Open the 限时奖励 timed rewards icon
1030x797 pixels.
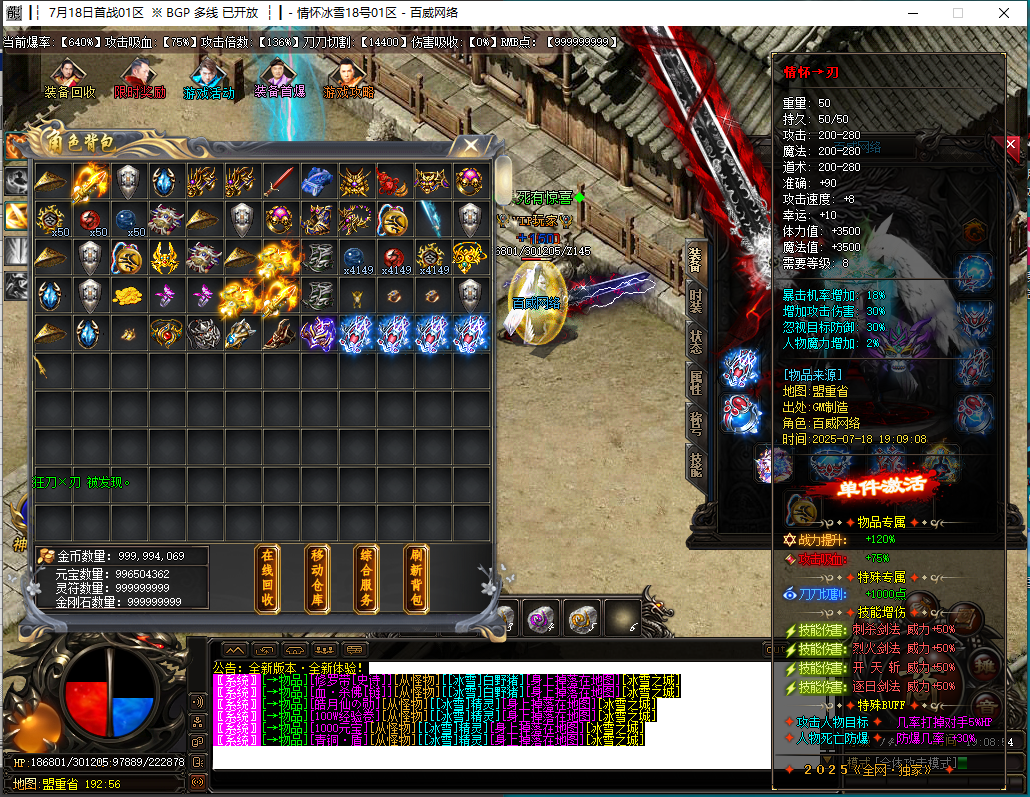pyautogui.click(x=138, y=78)
